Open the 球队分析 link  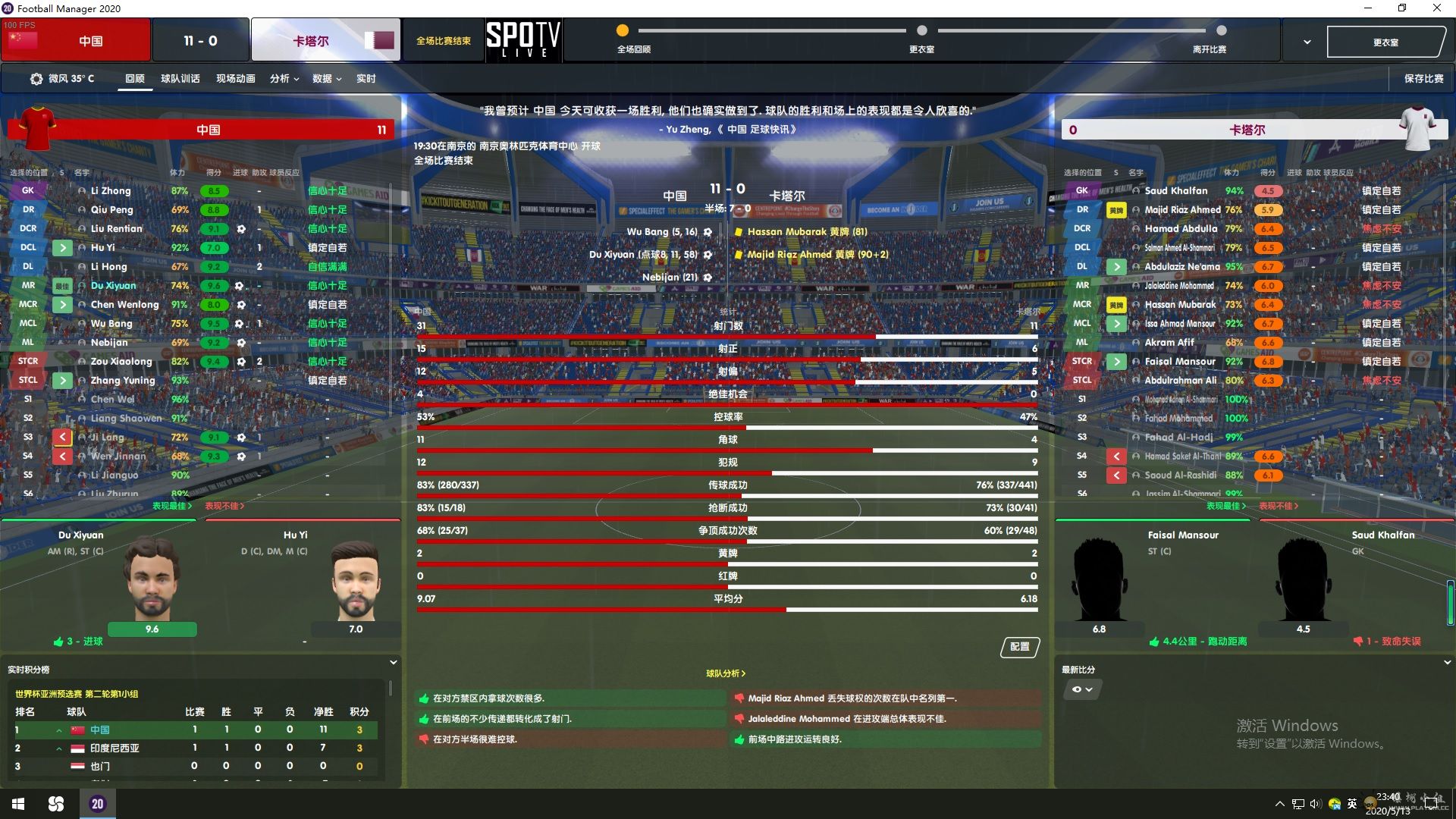click(726, 673)
